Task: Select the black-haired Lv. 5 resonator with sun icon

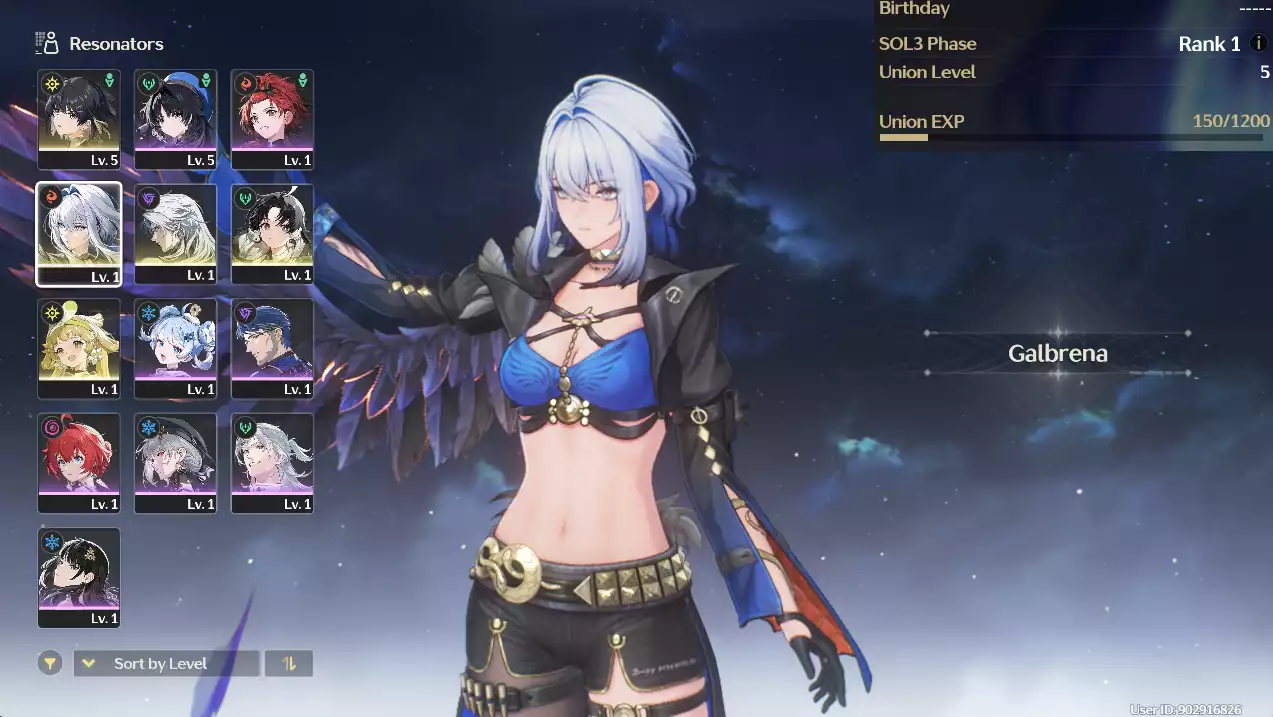Action: point(79,119)
